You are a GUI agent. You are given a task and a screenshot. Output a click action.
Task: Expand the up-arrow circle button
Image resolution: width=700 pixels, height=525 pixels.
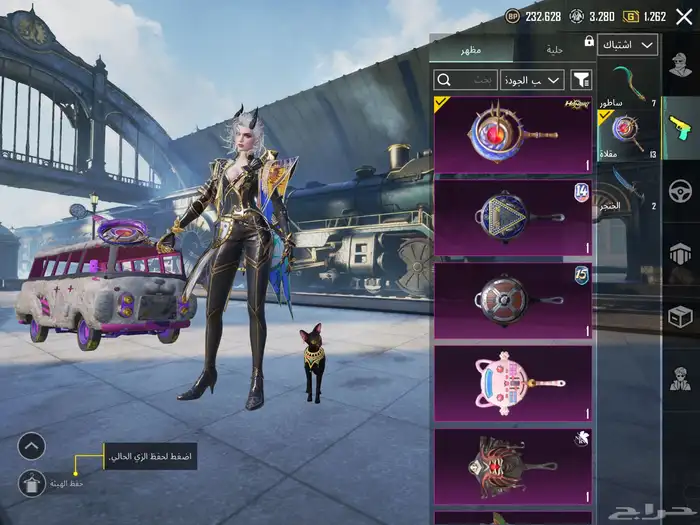[x=31, y=446]
